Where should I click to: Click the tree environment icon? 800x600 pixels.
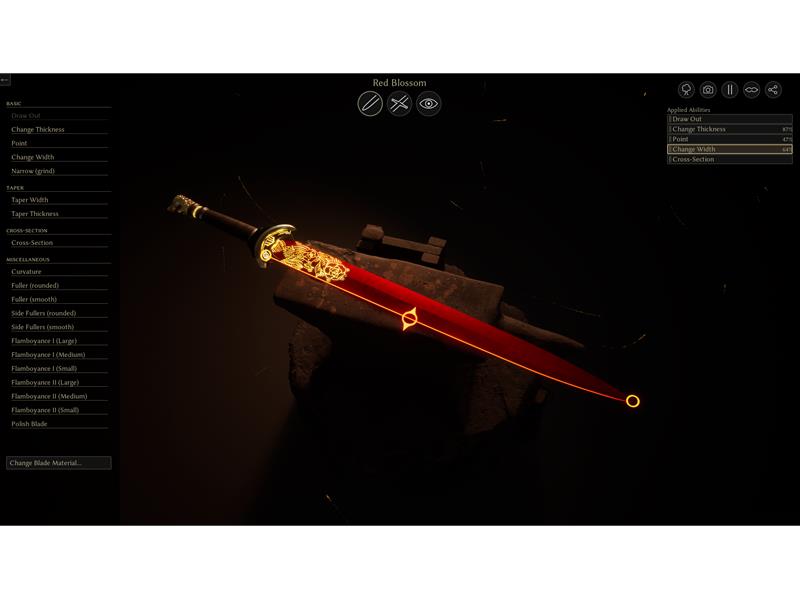[686, 90]
